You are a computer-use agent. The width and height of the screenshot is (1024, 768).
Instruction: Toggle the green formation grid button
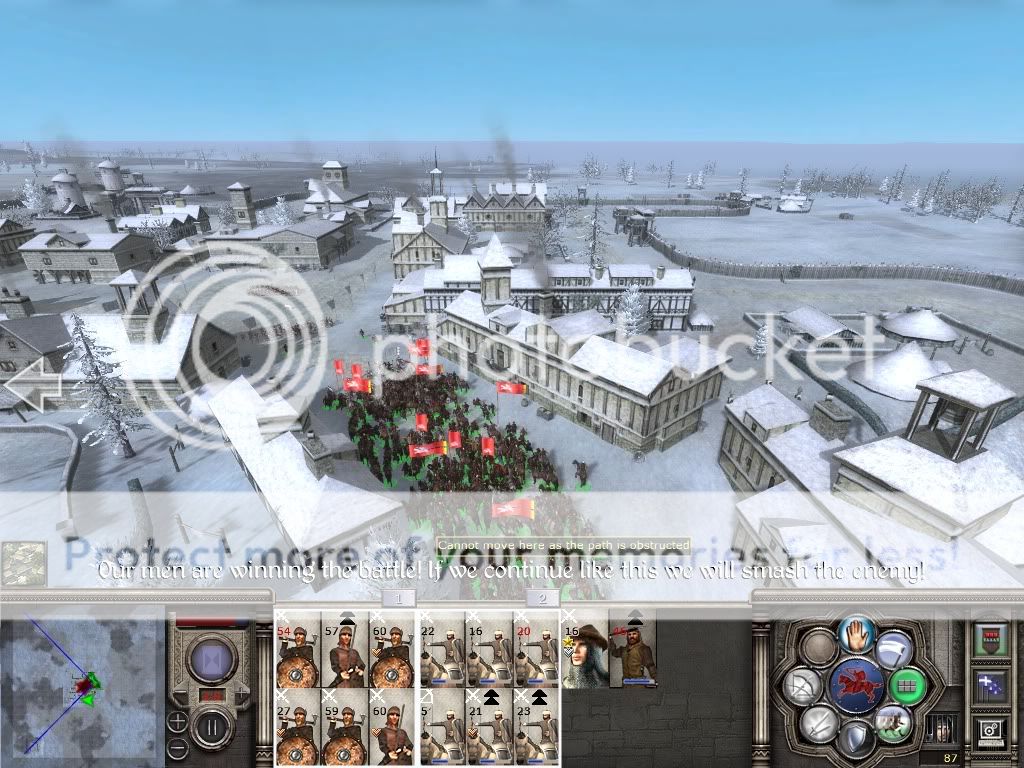[x=907, y=686]
